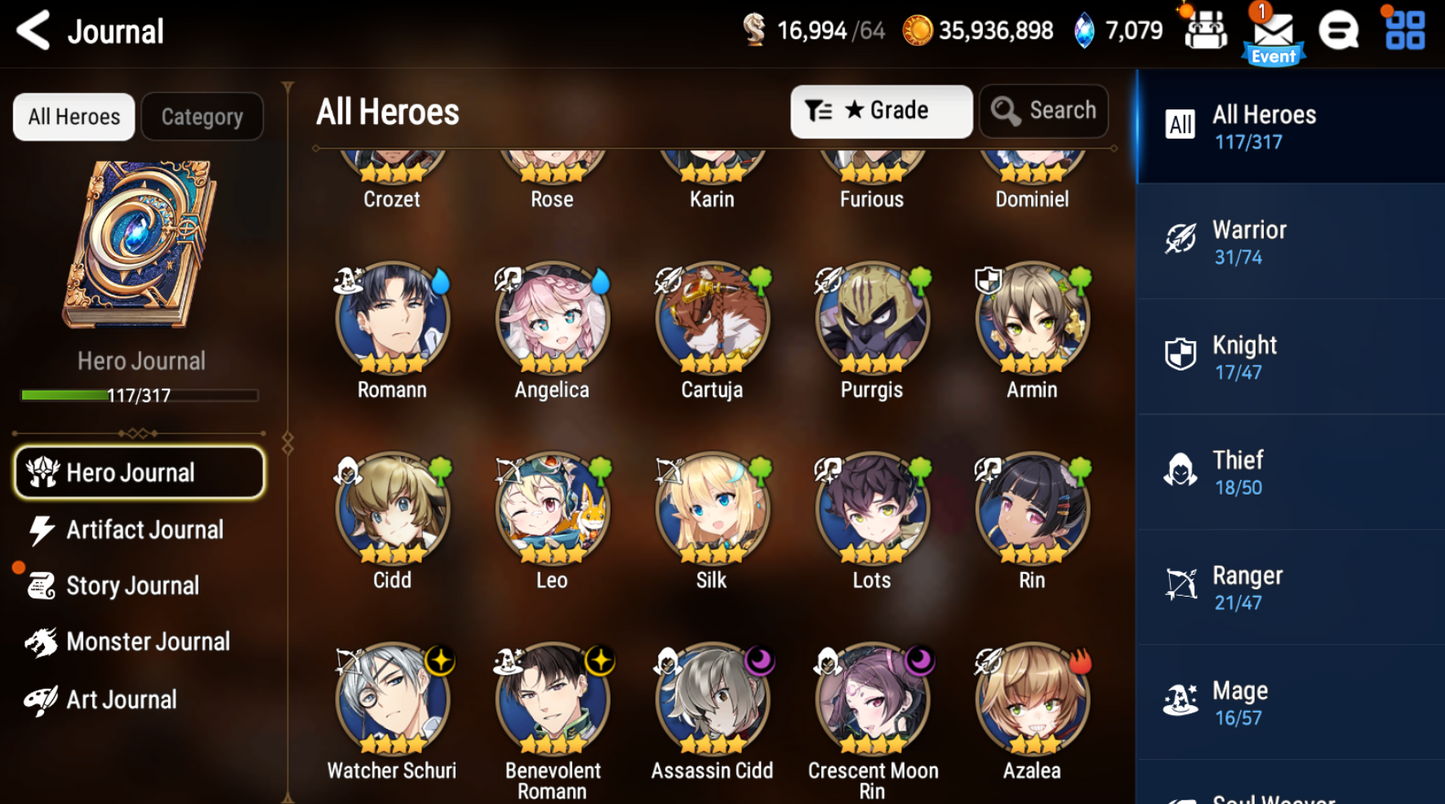The image size is (1445, 804).
Task: Click the Search button
Action: click(1043, 111)
